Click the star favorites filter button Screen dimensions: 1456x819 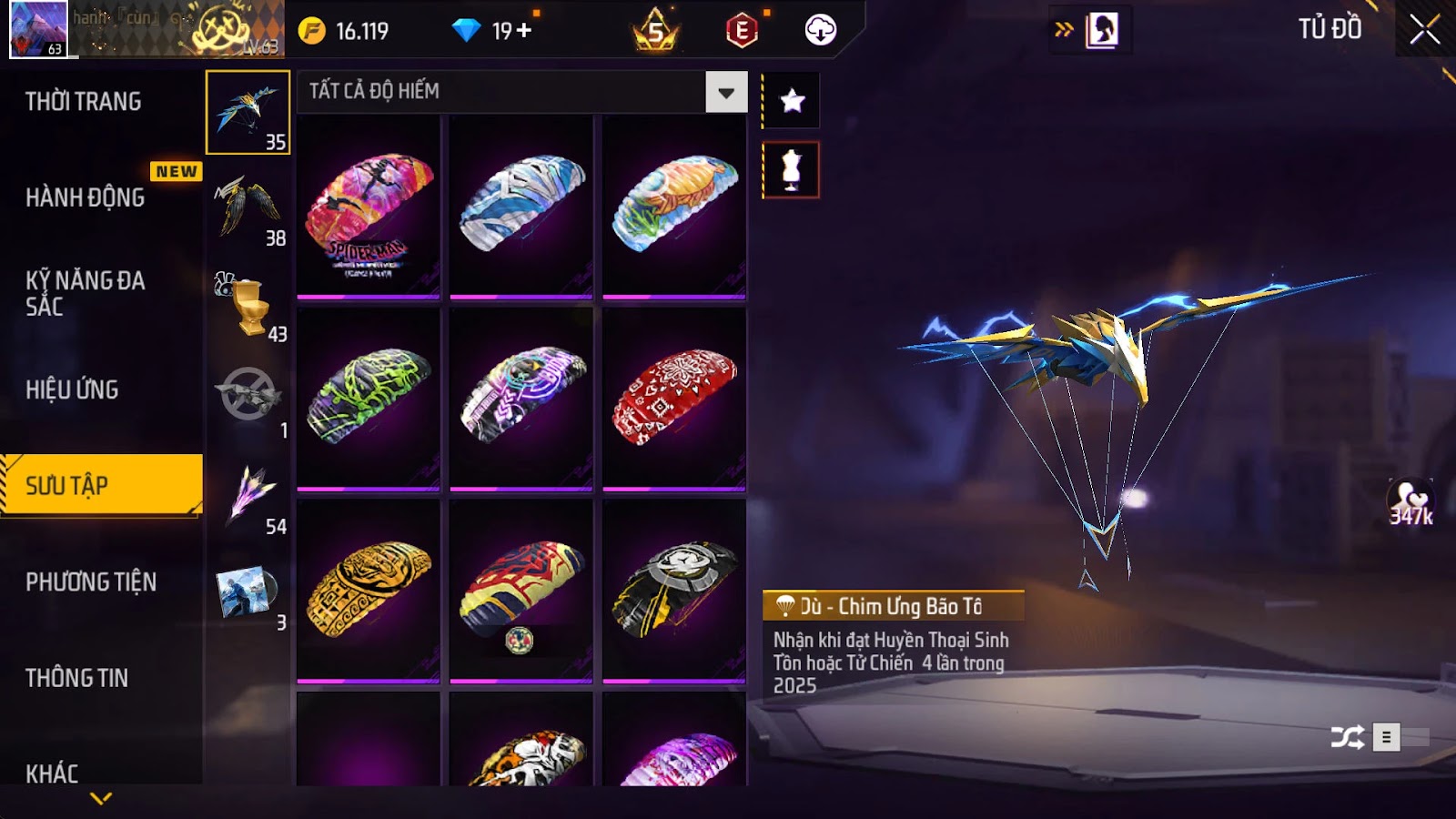tap(792, 100)
